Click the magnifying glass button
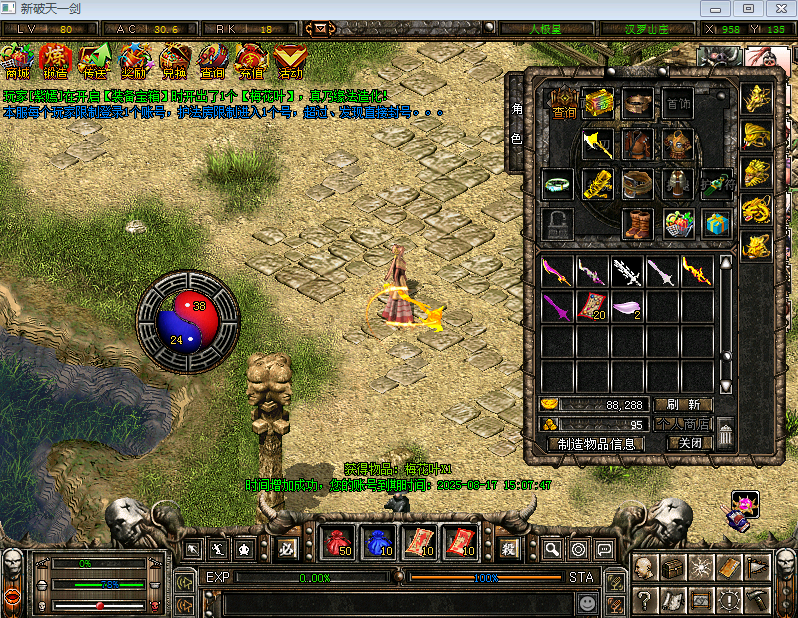 (x=551, y=549)
